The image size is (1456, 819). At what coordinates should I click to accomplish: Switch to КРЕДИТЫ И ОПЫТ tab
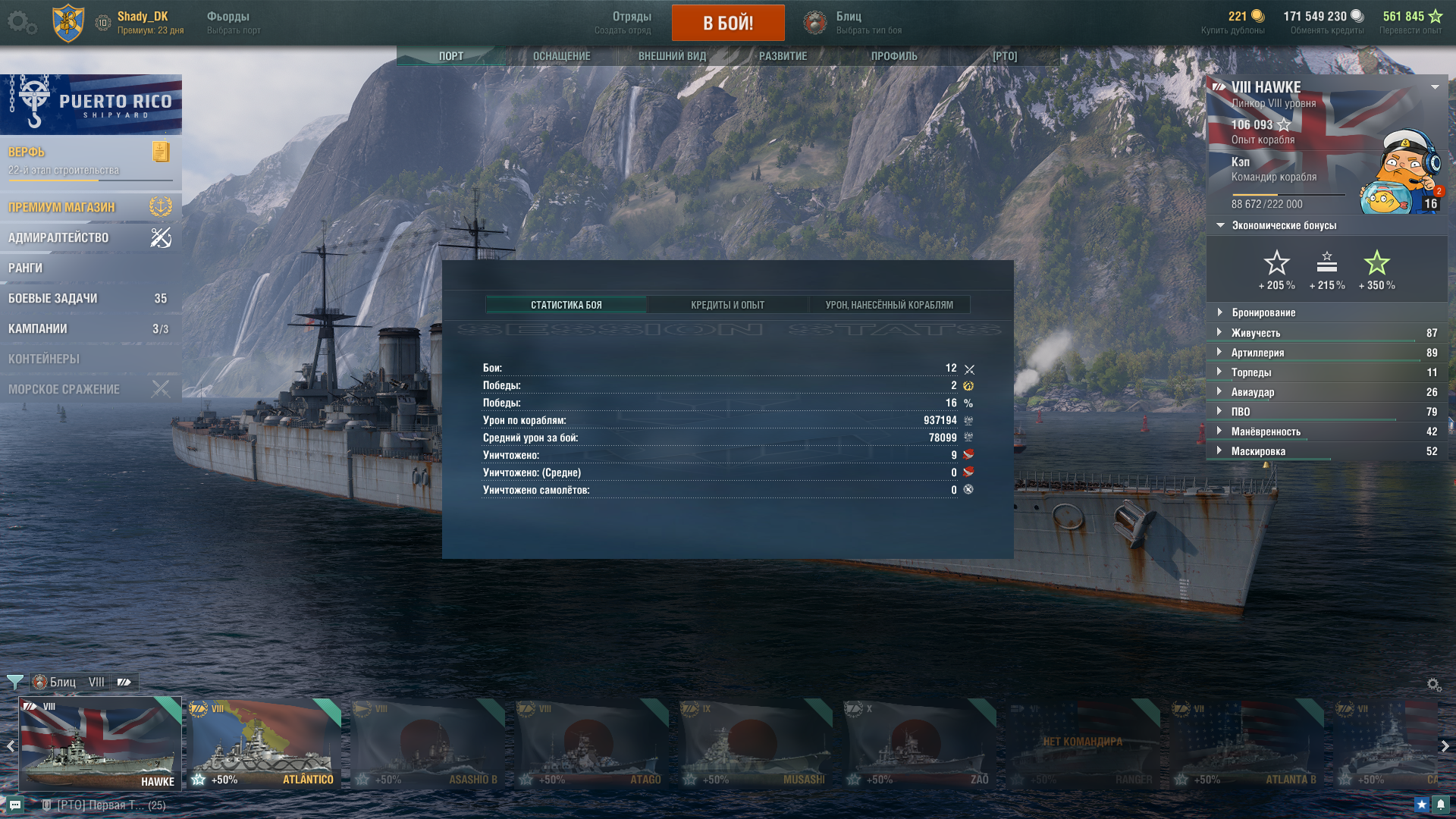pyautogui.click(x=727, y=305)
